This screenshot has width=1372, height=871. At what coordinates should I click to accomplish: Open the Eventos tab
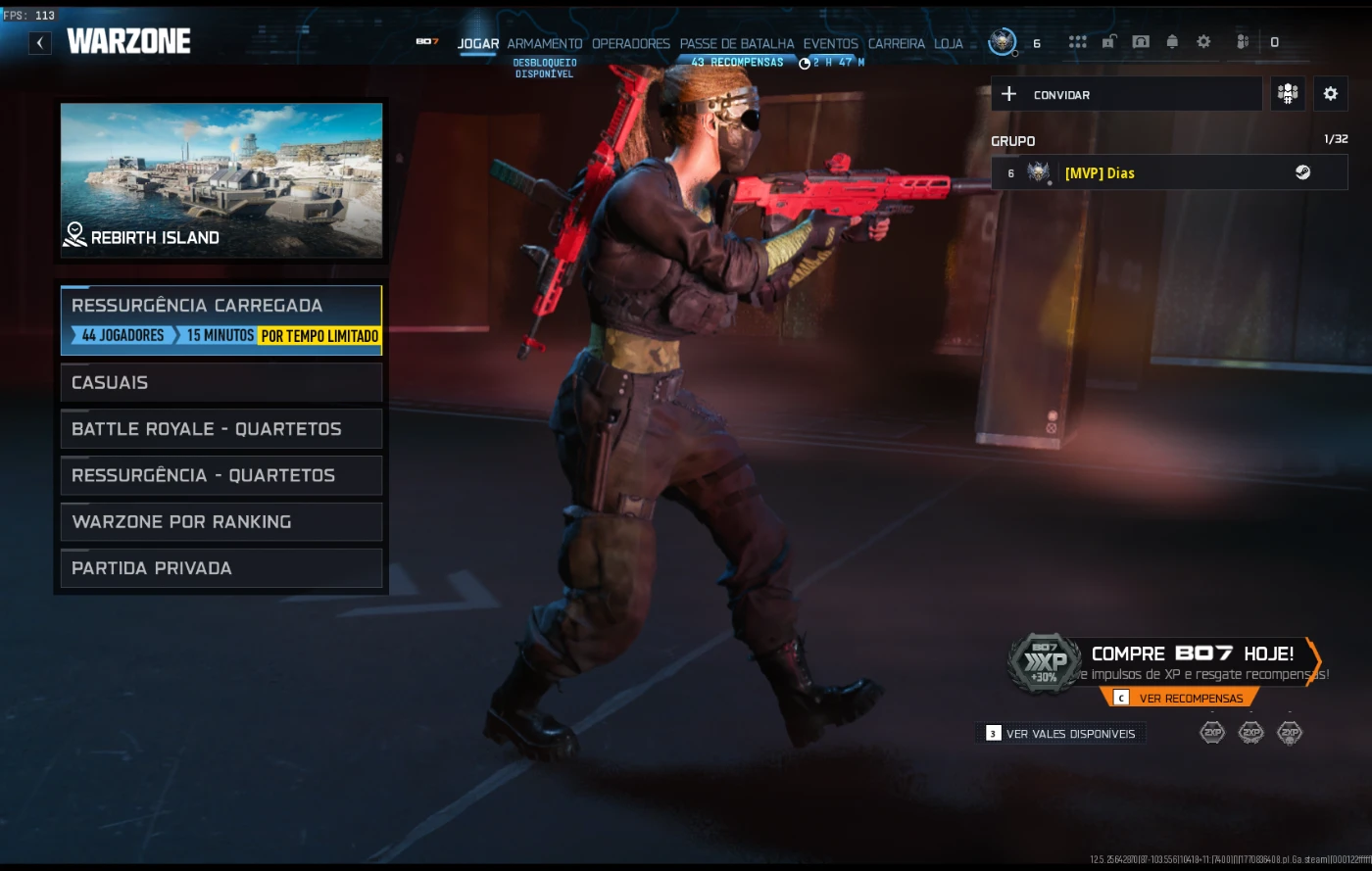[830, 44]
